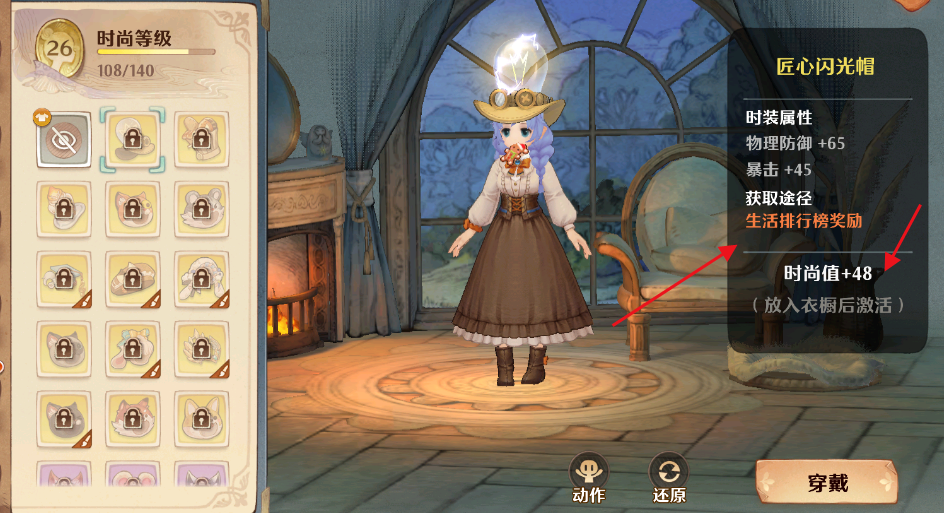Click the 穿戴 wear button
The width and height of the screenshot is (944, 513).
[x=826, y=483]
